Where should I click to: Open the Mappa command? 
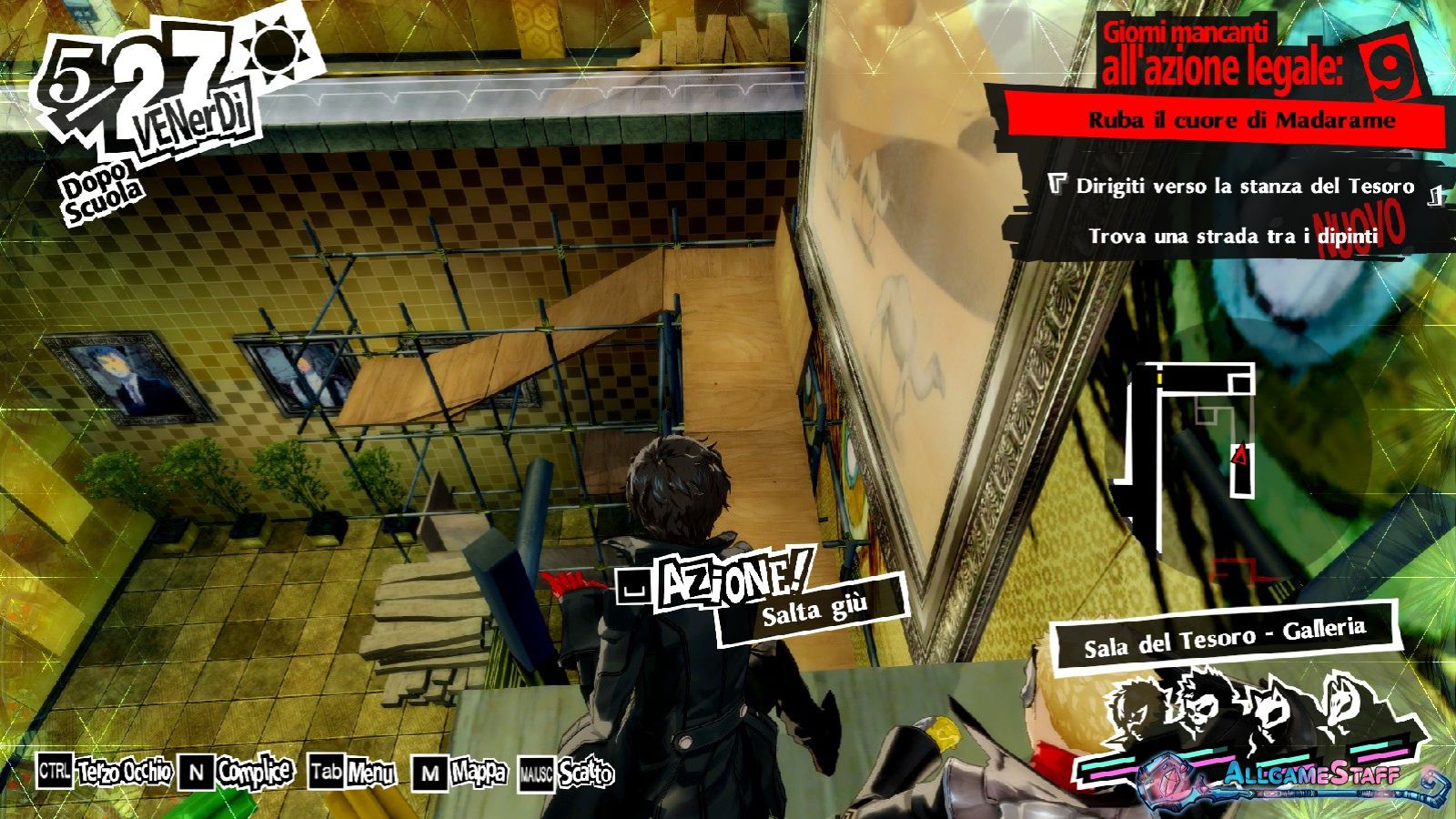(460, 773)
